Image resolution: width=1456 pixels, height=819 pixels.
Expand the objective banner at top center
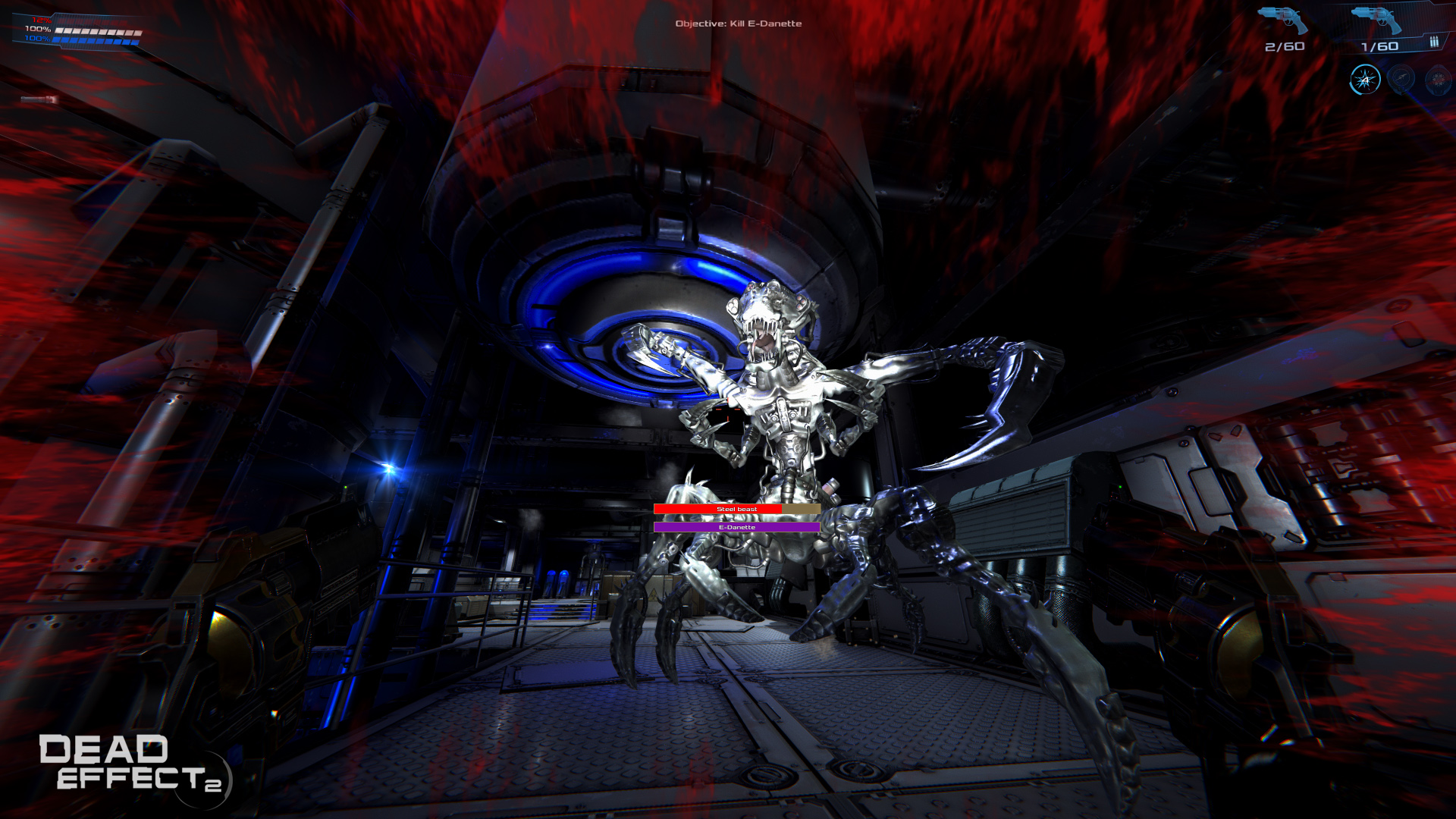738,24
